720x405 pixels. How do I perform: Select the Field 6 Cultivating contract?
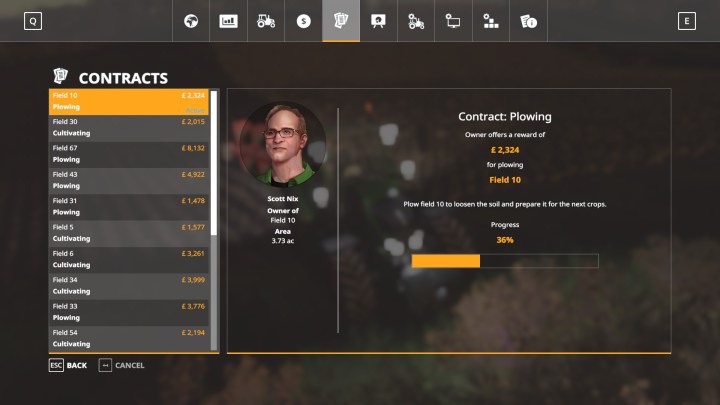[130, 259]
